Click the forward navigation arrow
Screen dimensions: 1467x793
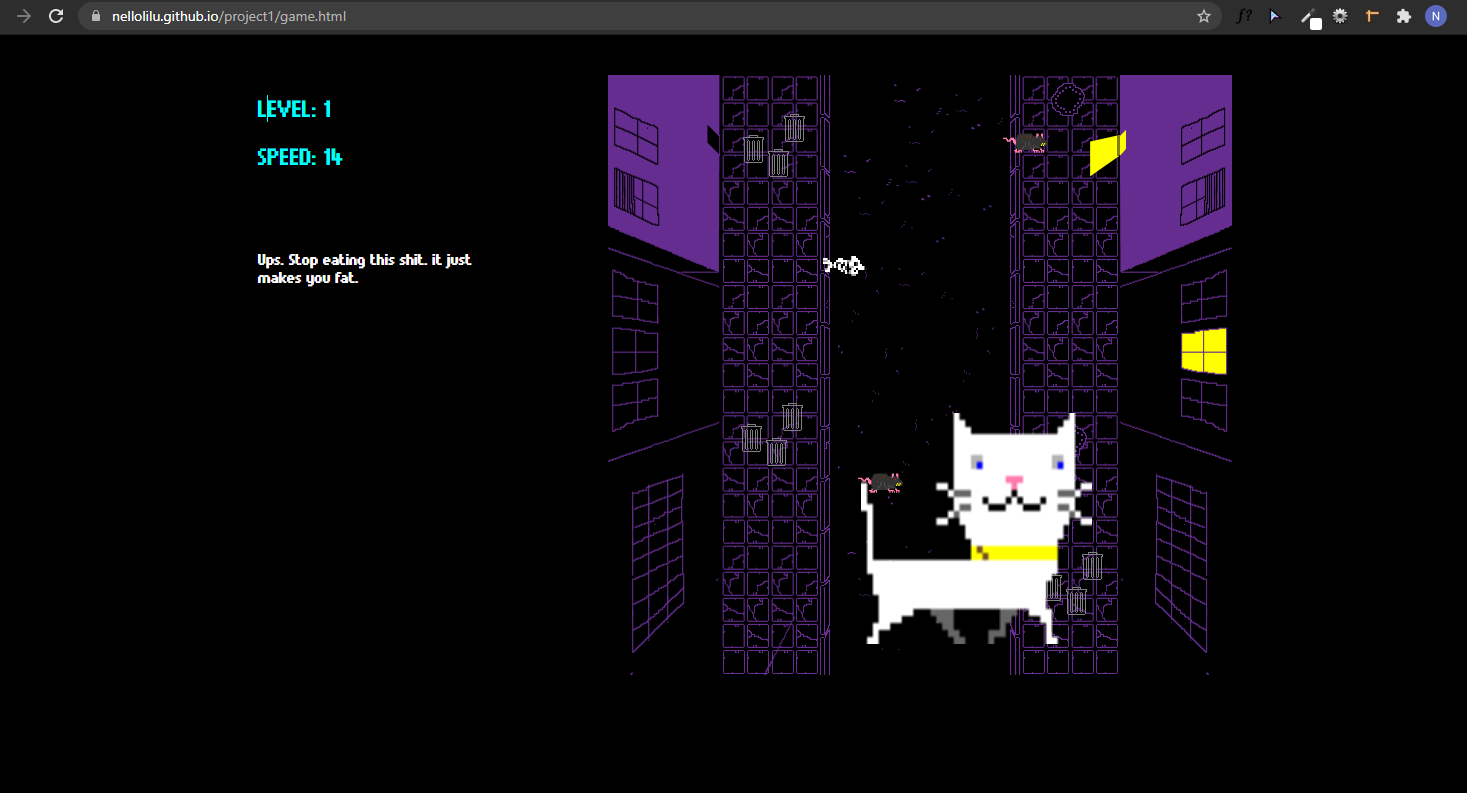24,16
